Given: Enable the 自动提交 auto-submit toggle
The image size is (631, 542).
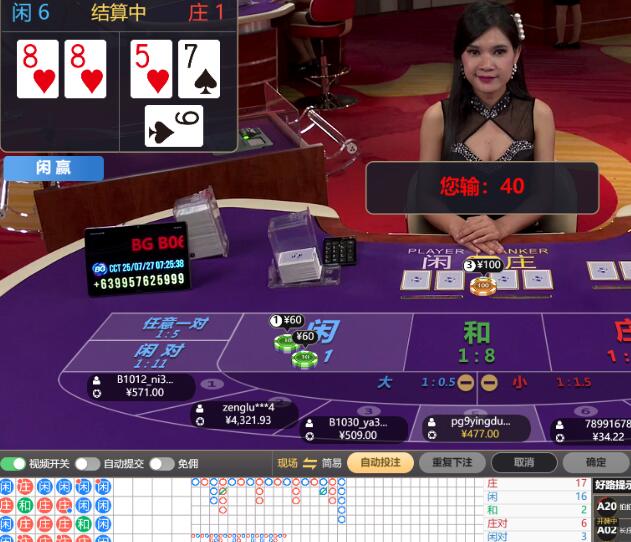Looking at the screenshot, I should pyautogui.click(x=88, y=464).
